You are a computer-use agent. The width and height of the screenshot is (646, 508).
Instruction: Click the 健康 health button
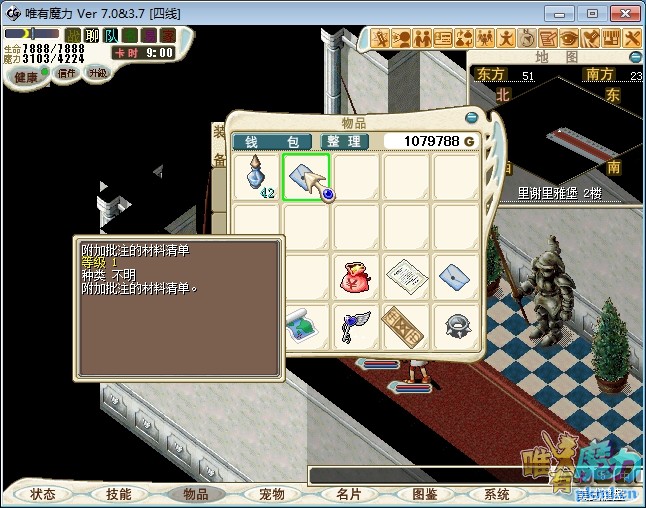click(26, 77)
